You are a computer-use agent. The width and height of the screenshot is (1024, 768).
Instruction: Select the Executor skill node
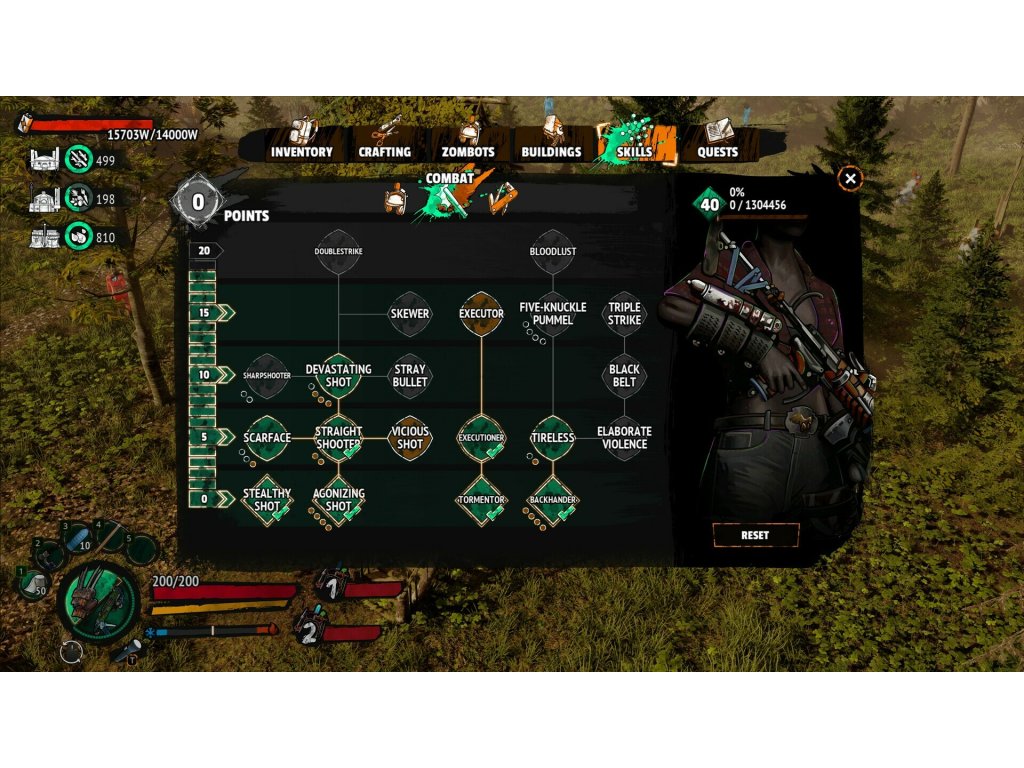pos(481,313)
